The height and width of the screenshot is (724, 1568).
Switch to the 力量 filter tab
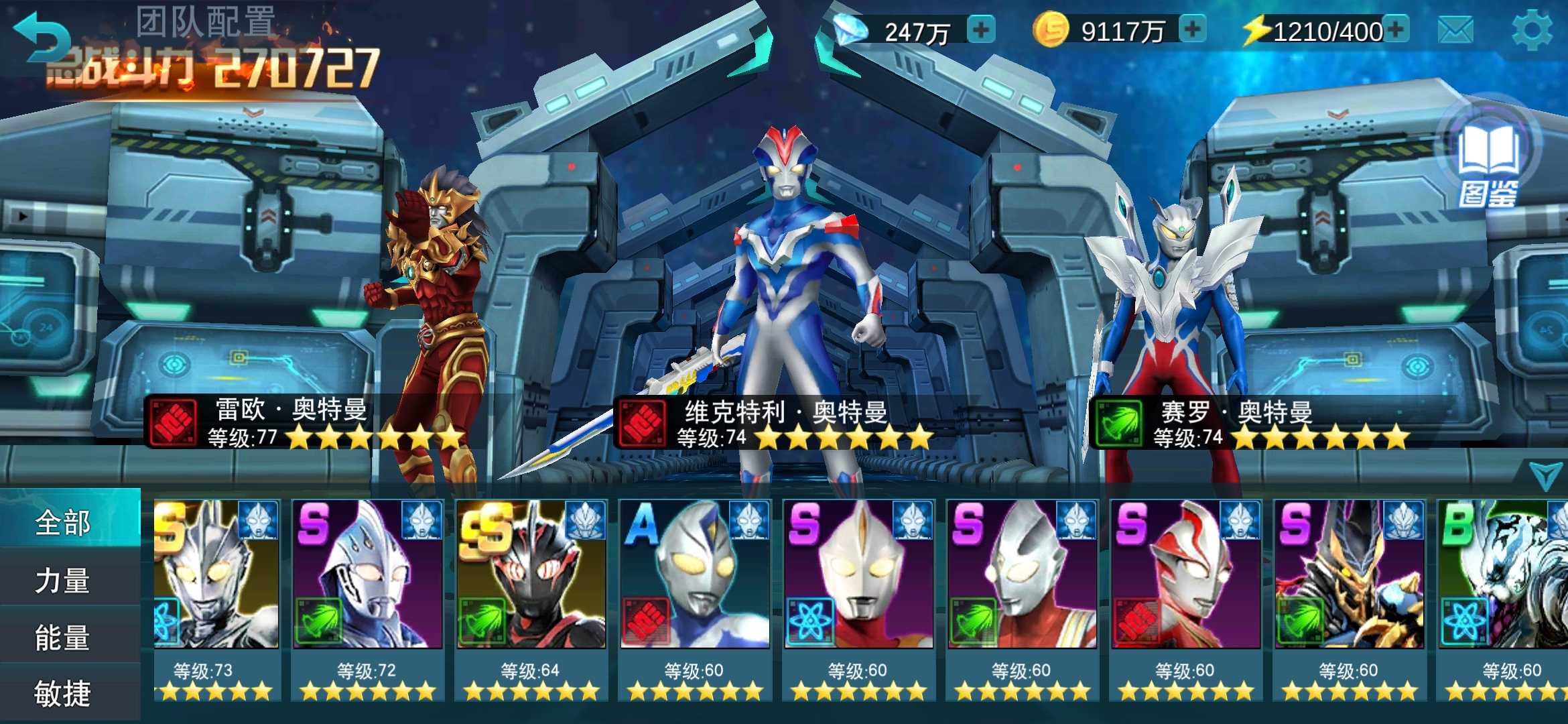[64, 580]
